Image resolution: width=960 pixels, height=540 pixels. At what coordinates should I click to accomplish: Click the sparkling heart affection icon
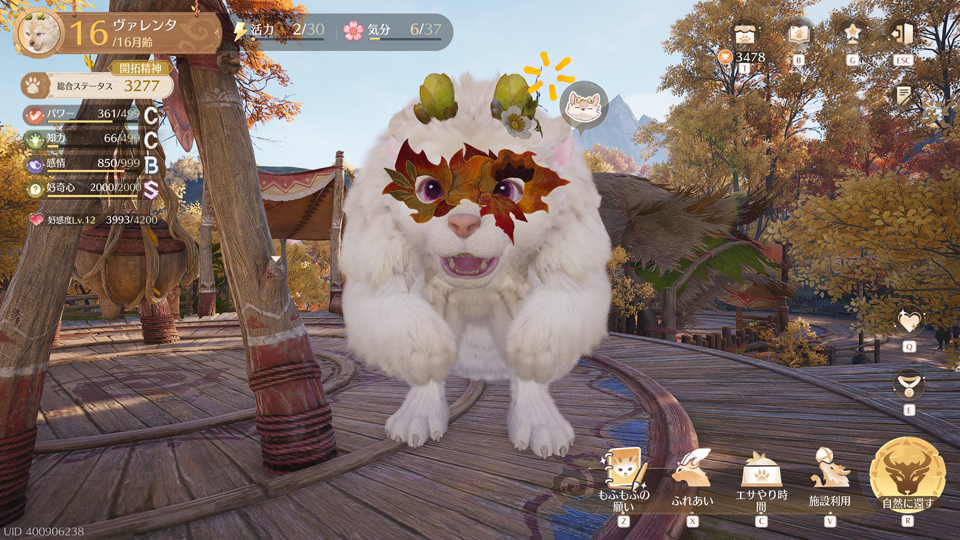coord(909,322)
